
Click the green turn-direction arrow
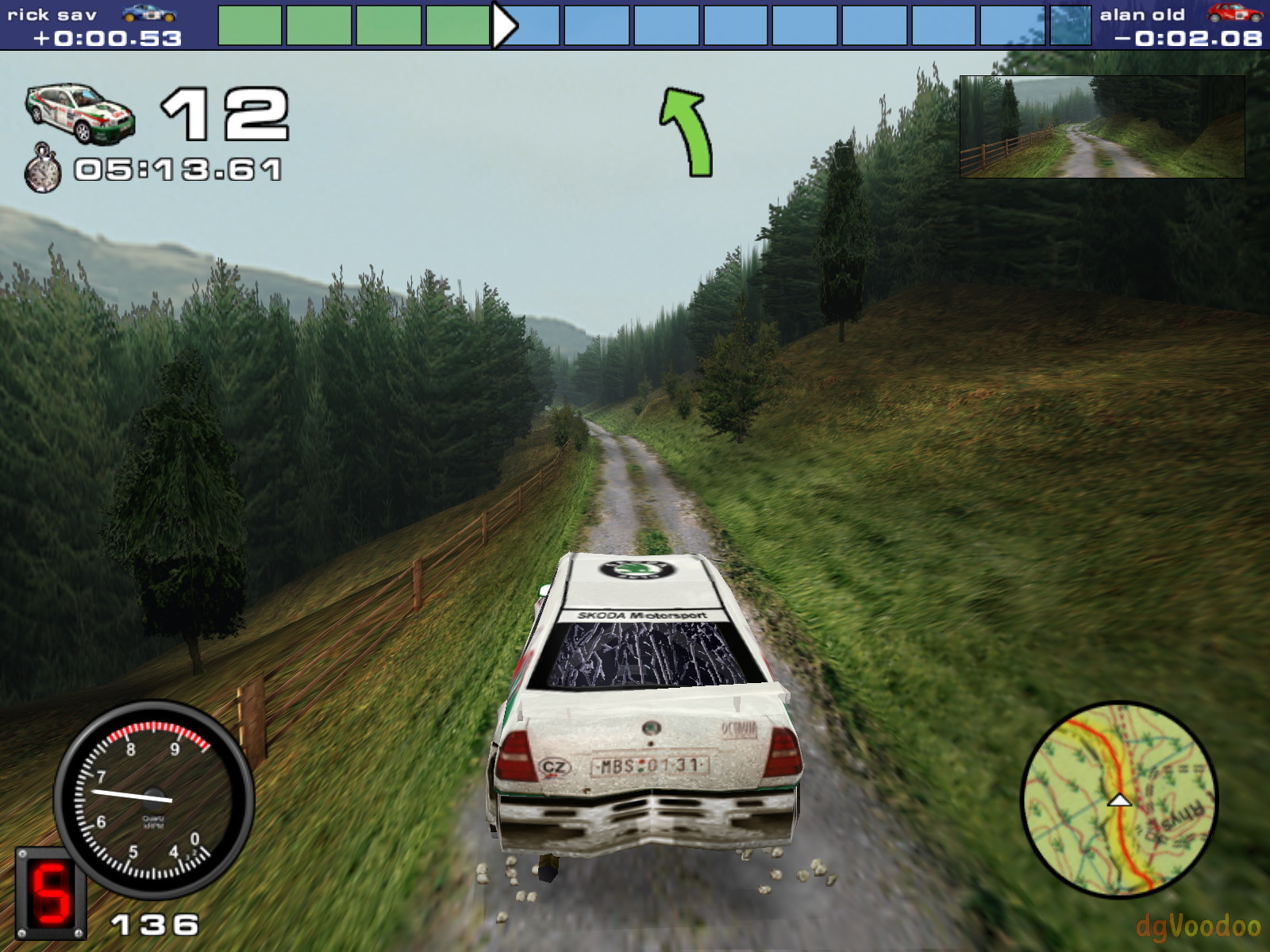(687, 131)
